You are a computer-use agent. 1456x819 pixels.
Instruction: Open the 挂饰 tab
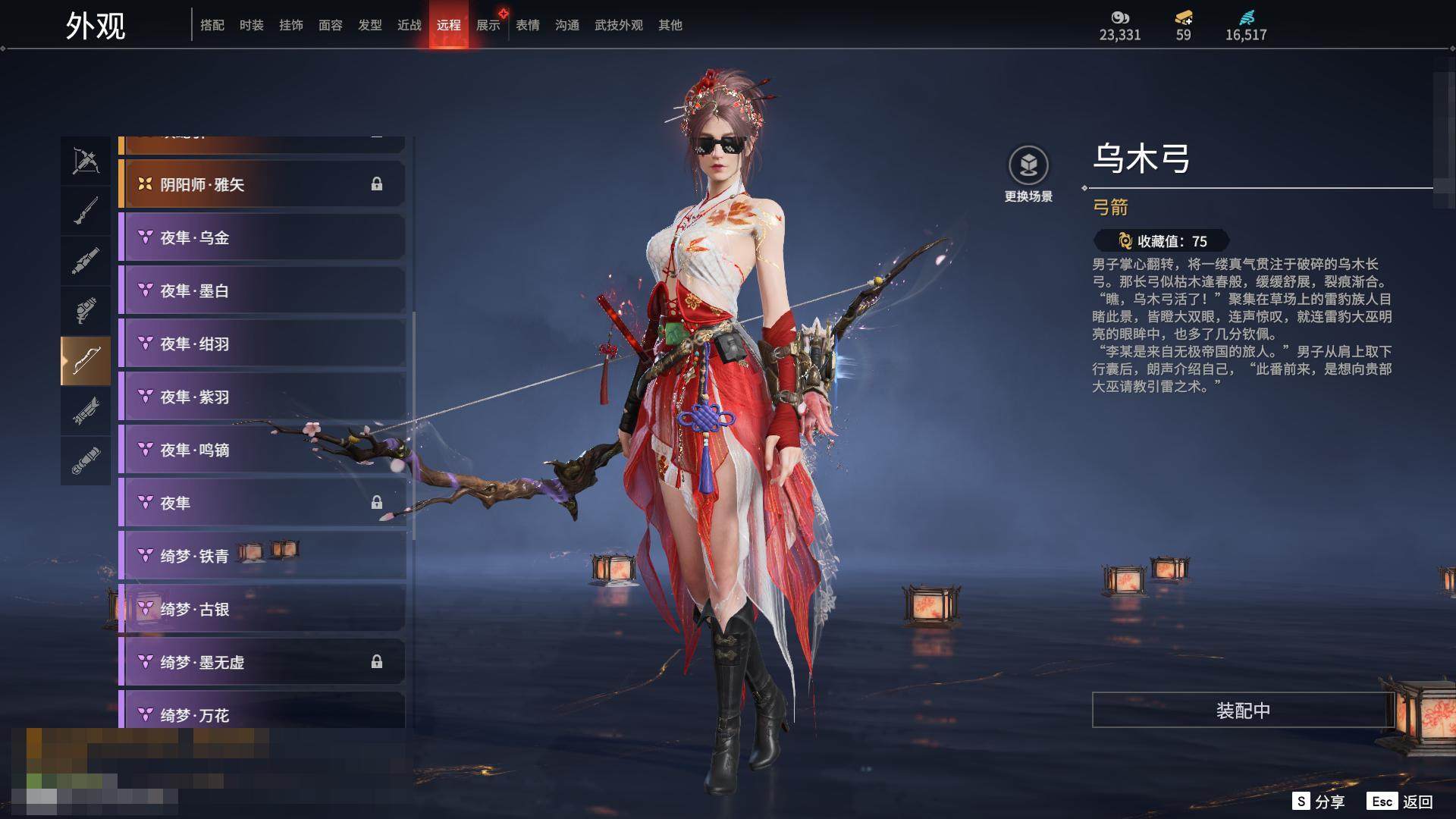pyautogui.click(x=290, y=25)
